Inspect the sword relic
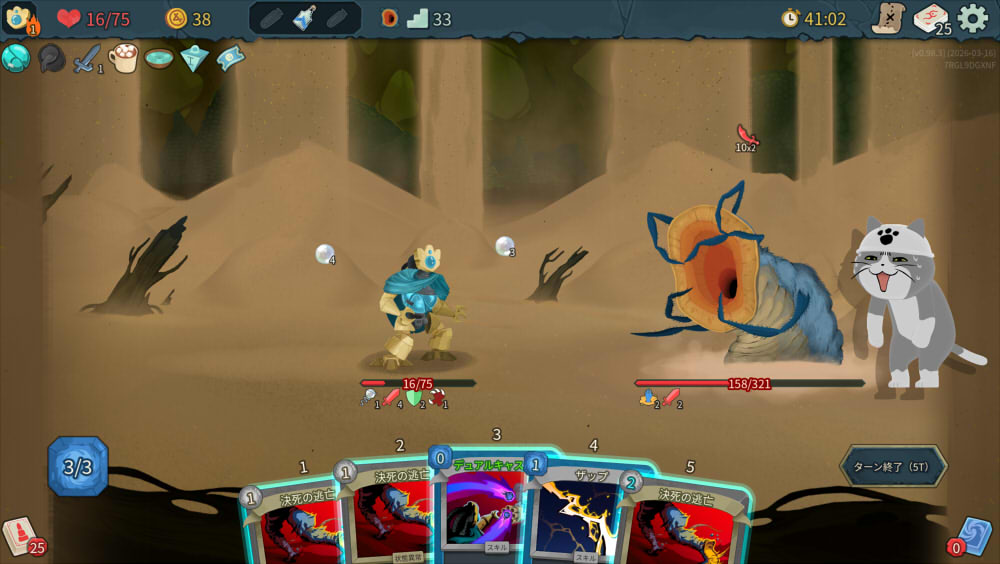 (x=87, y=58)
